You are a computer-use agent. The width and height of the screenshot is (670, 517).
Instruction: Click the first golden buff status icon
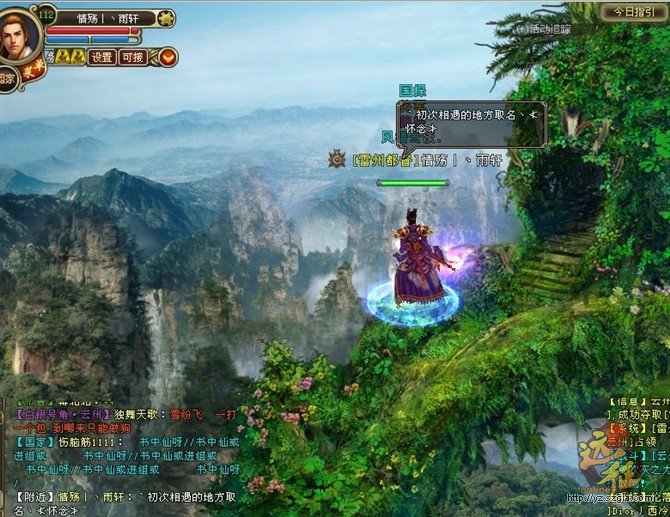point(61,57)
